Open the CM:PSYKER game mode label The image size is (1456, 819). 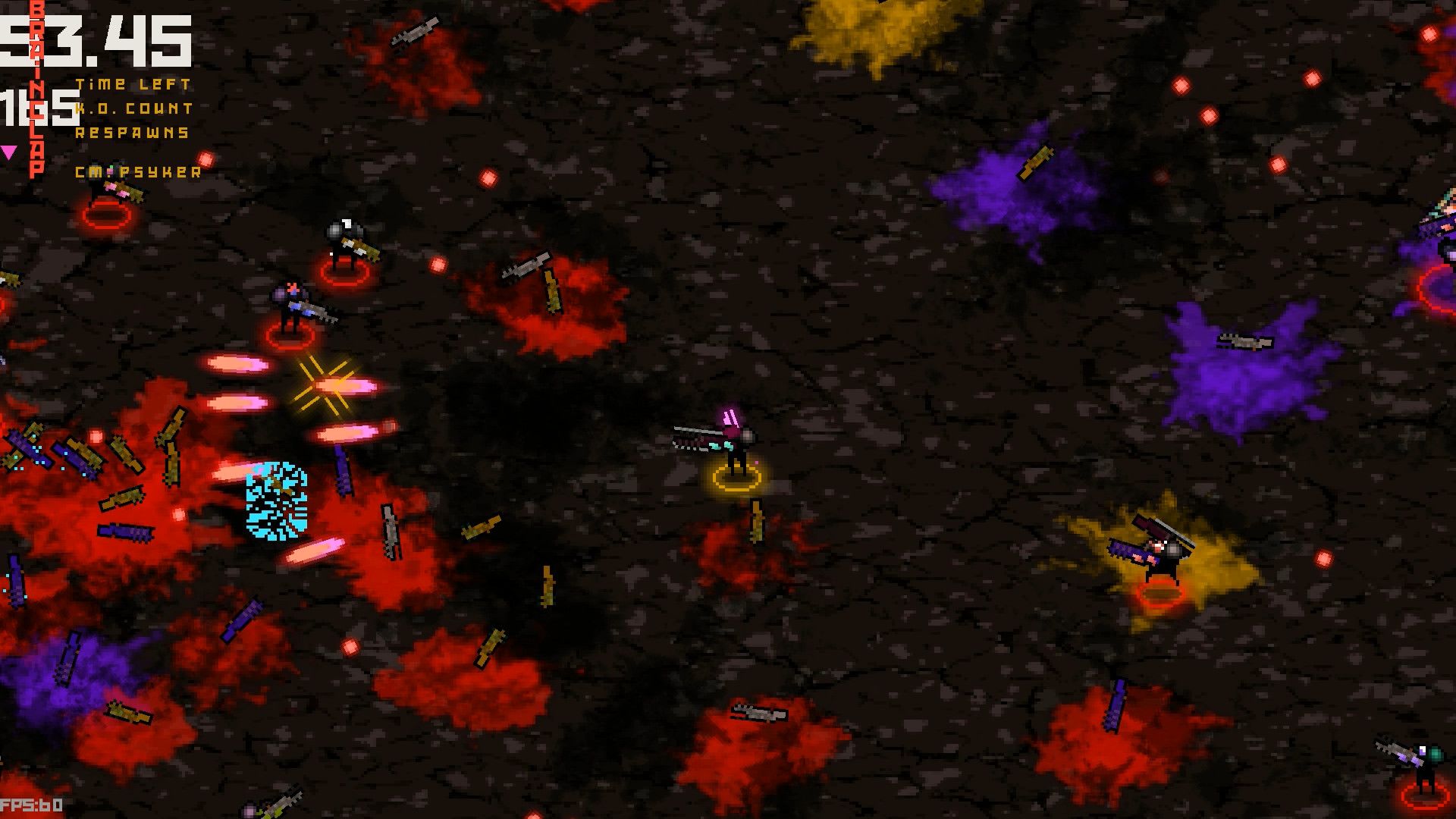click(136, 173)
